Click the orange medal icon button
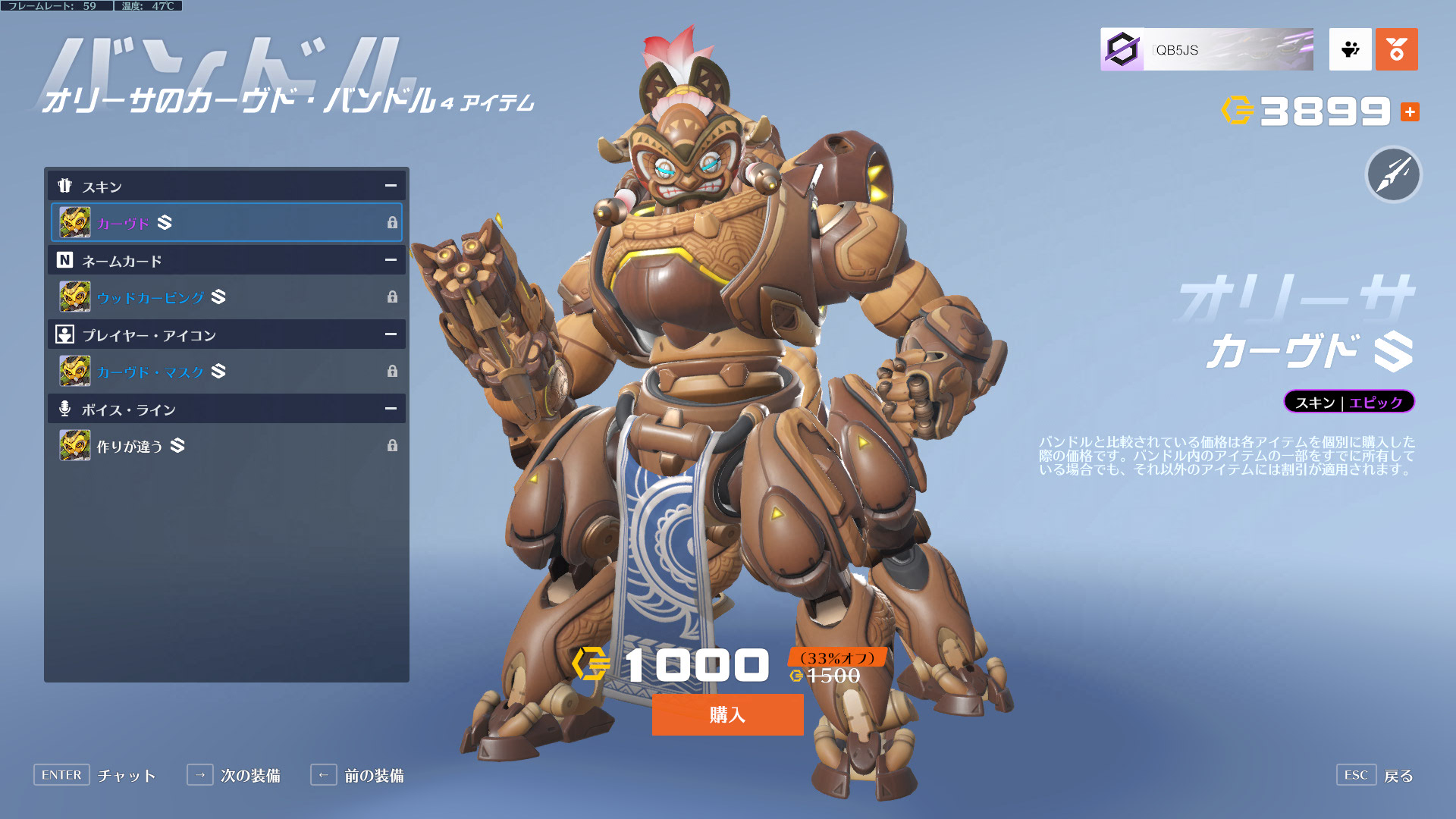This screenshot has height=819, width=1456. tap(1396, 50)
